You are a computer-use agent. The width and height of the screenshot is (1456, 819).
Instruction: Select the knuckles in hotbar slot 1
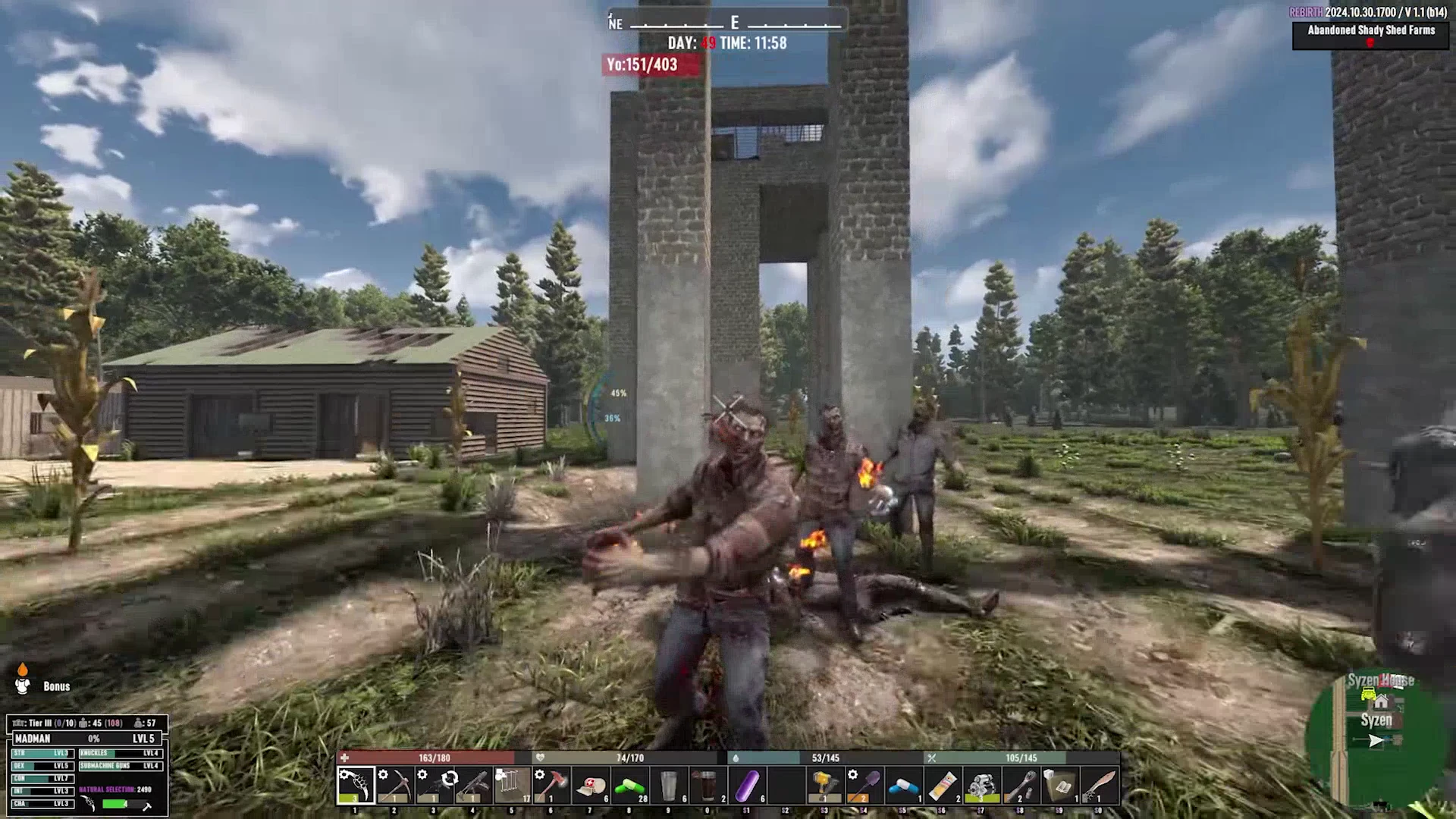(x=354, y=783)
